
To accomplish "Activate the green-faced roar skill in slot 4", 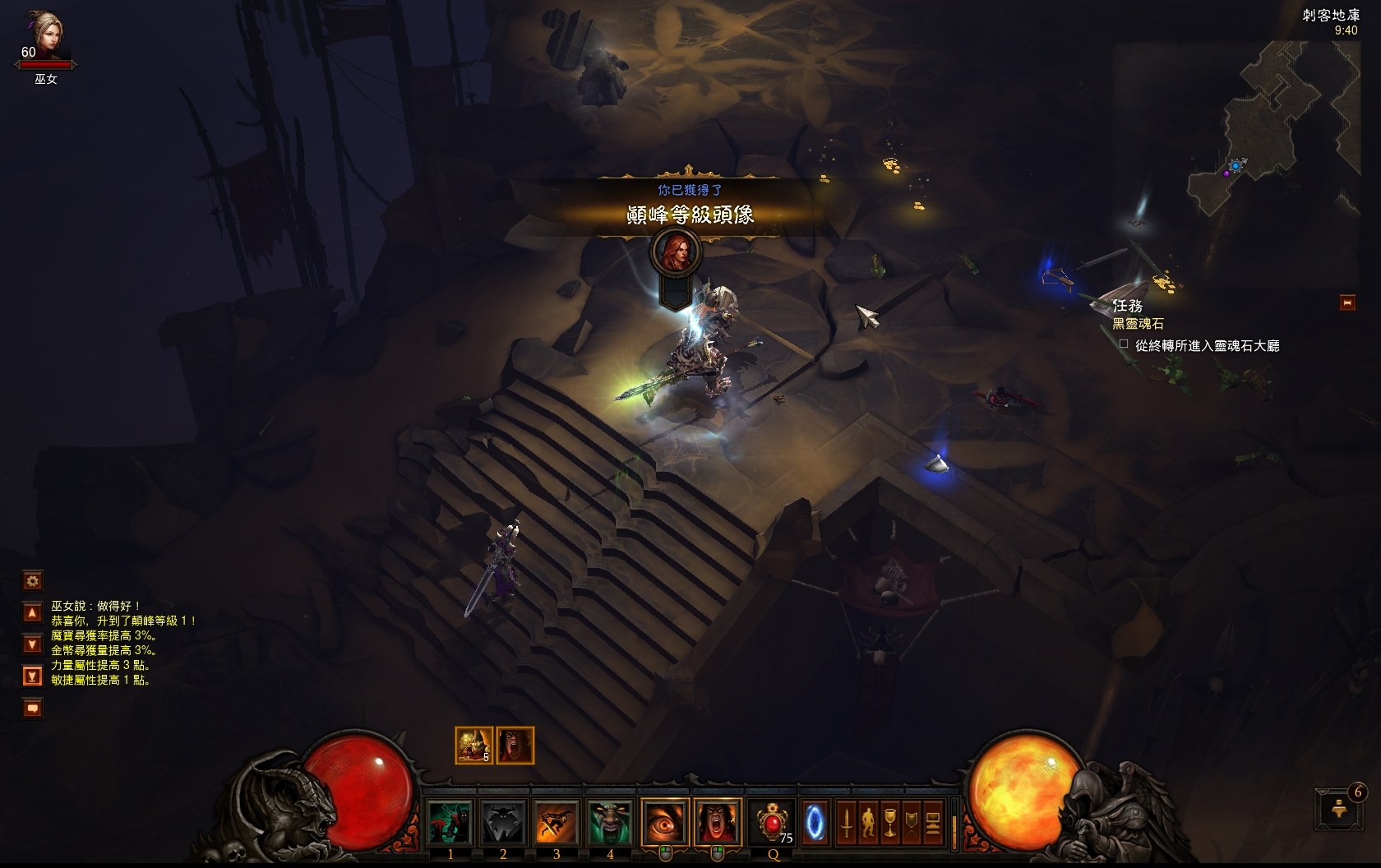I will tap(609, 822).
